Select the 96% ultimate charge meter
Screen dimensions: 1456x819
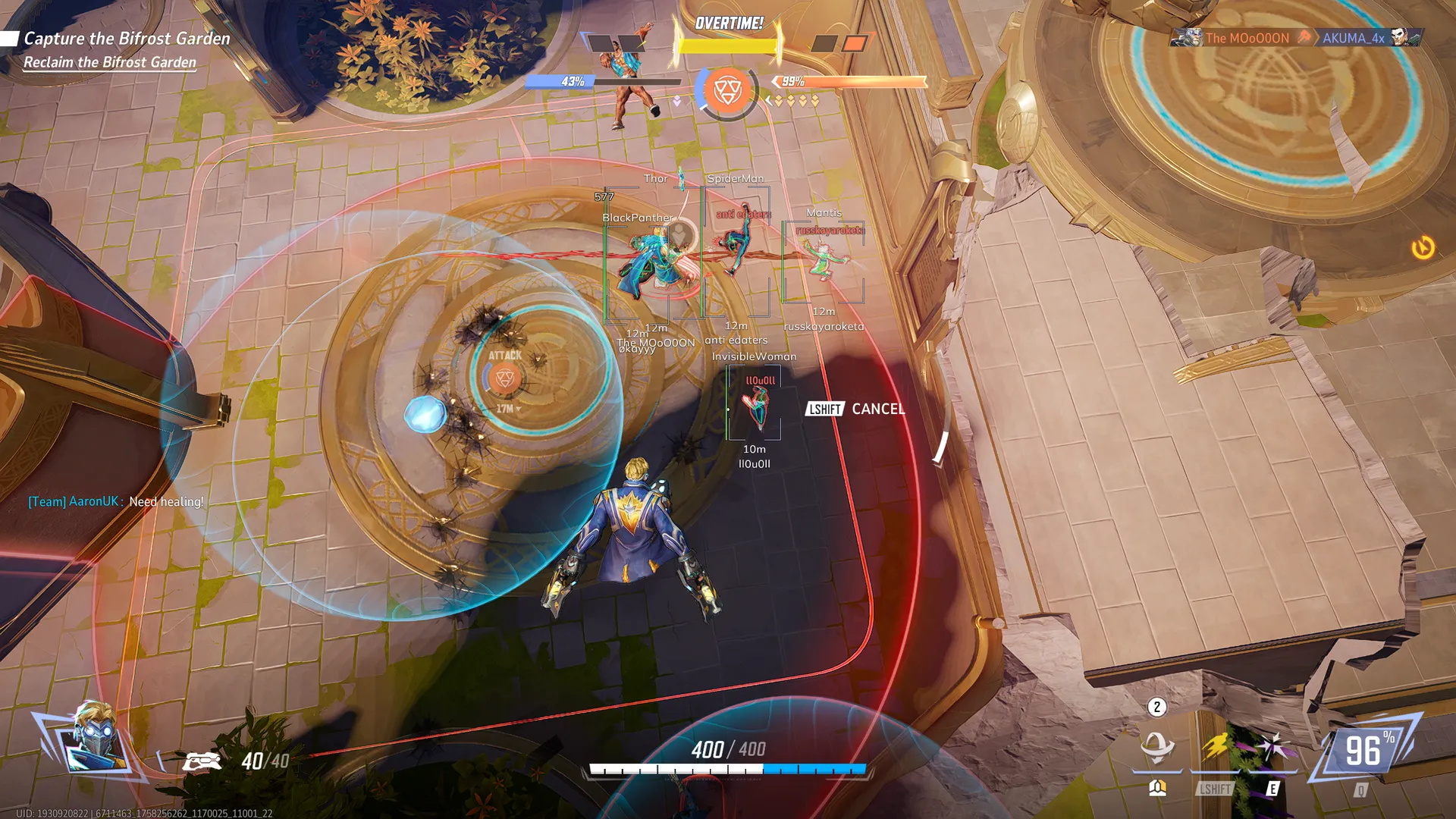click(x=1364, y=752)
